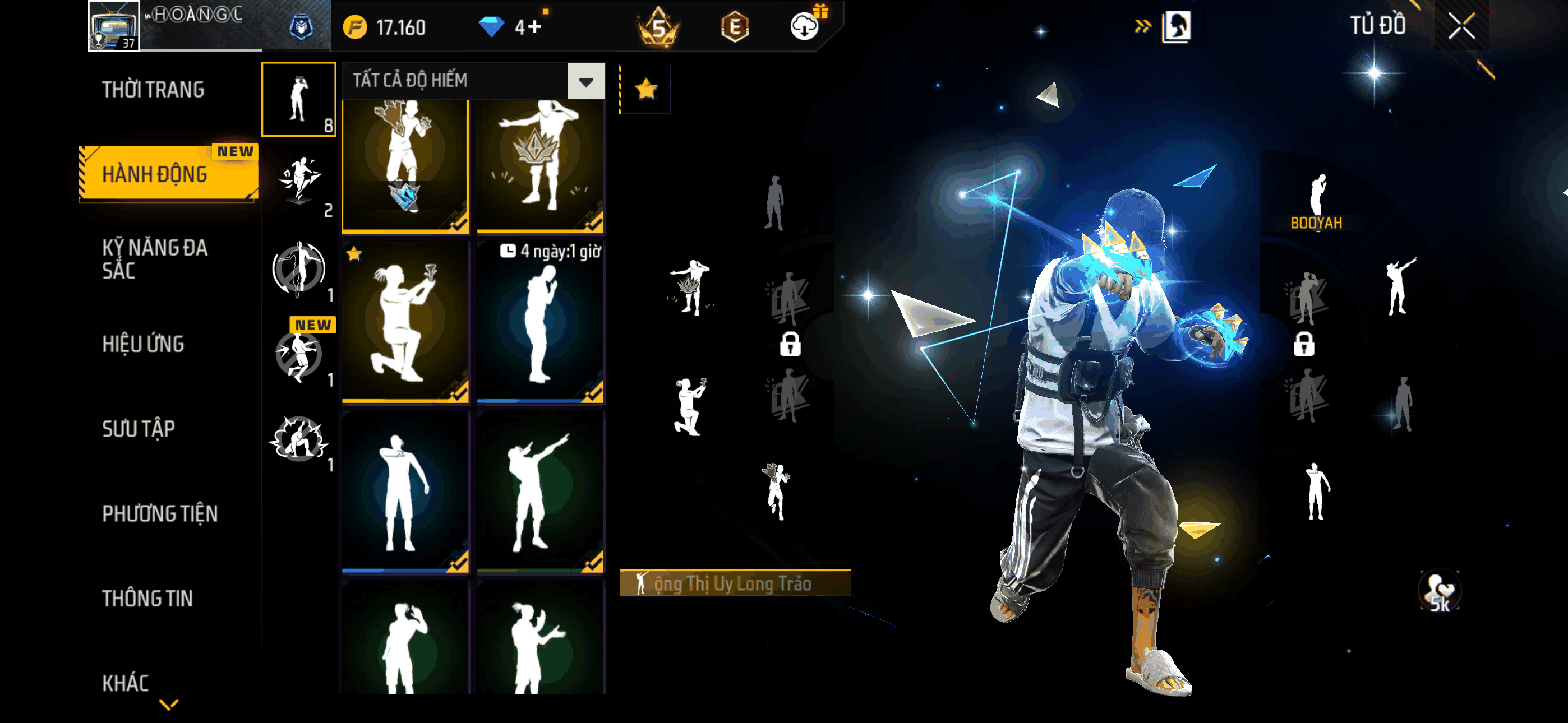Switch to KỸ NĂNG ĐA SẮC
The image size is (1568, 723).
point(155,258)
